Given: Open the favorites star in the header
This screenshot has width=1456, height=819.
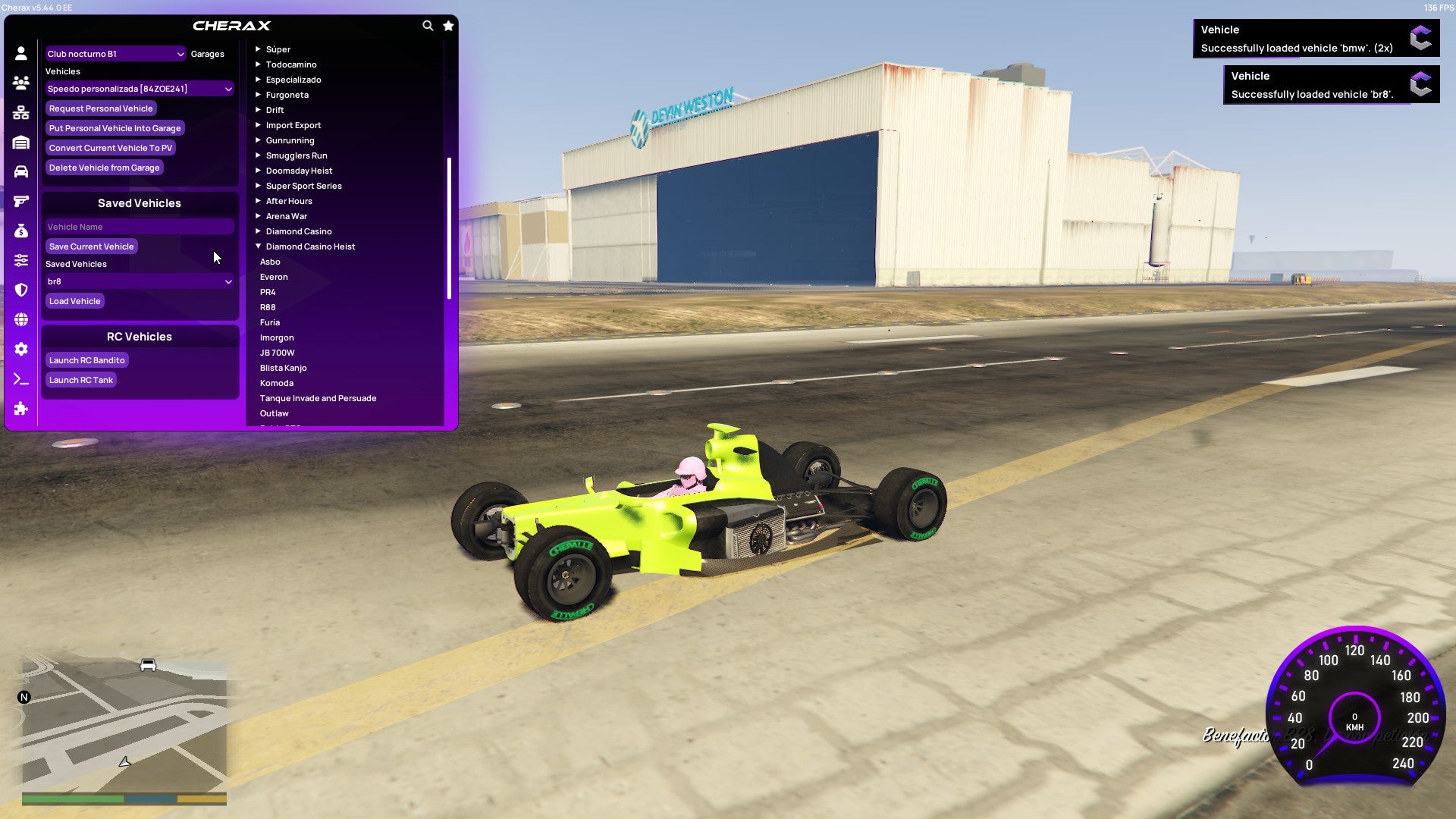Looking at the screenshot, I should (x=448, y=25).
